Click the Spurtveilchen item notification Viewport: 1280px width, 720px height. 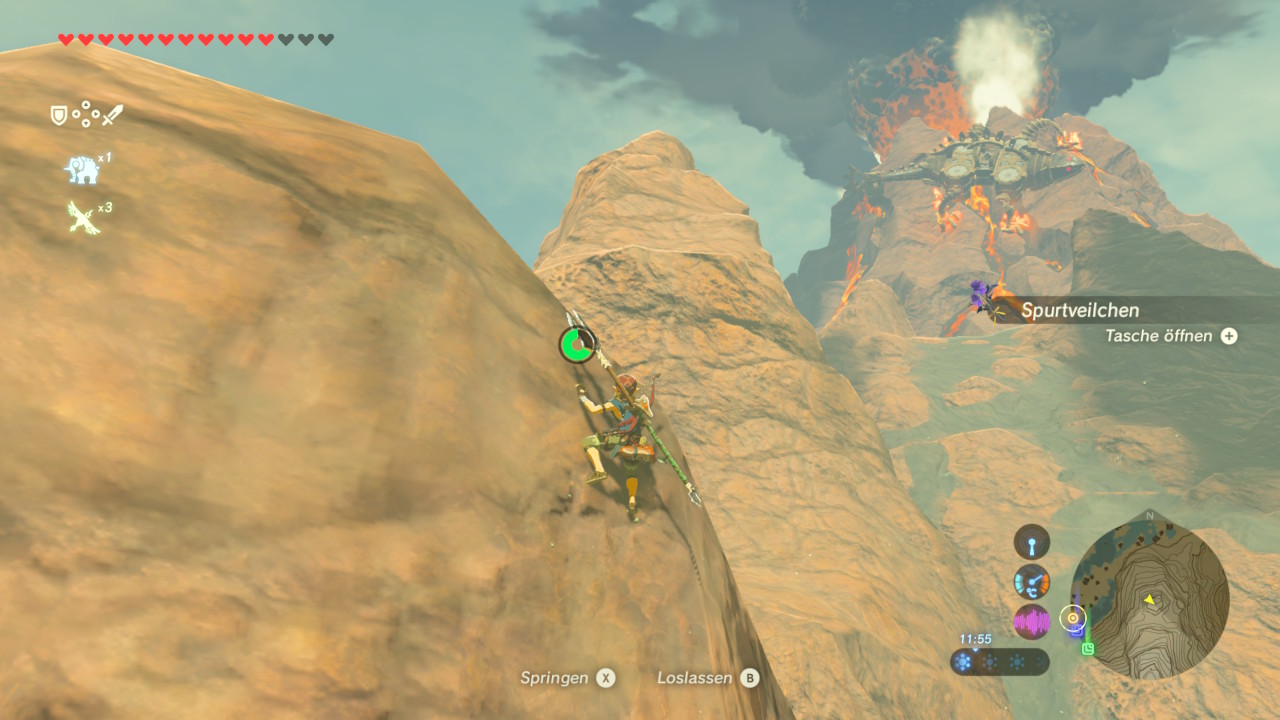coord(1080,310)
